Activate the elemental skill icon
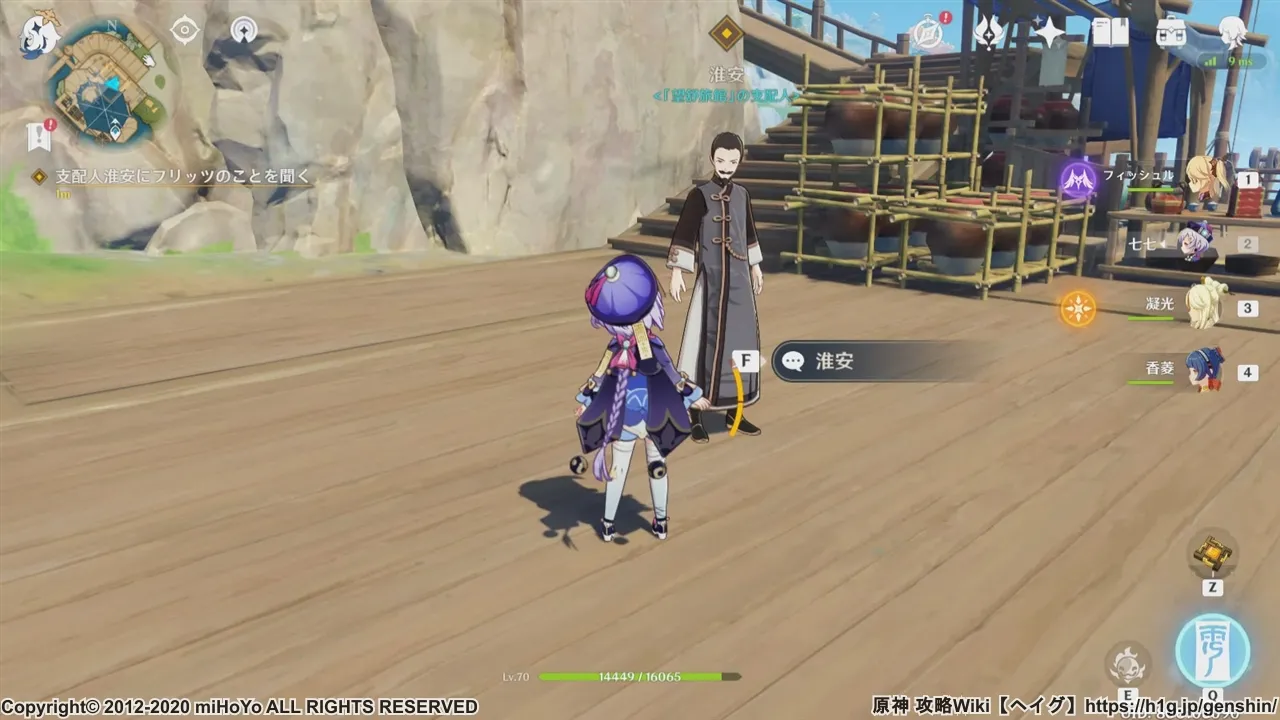The width and height of the screenshot is (1280, 720). [1127, 663]
